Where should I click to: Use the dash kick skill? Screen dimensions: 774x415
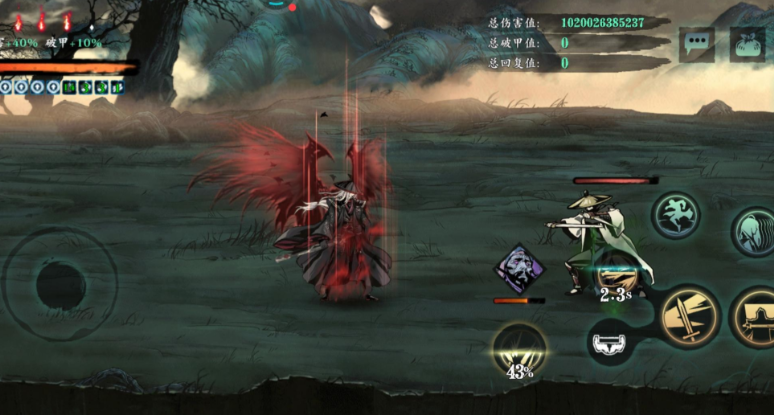click(677, 216)
